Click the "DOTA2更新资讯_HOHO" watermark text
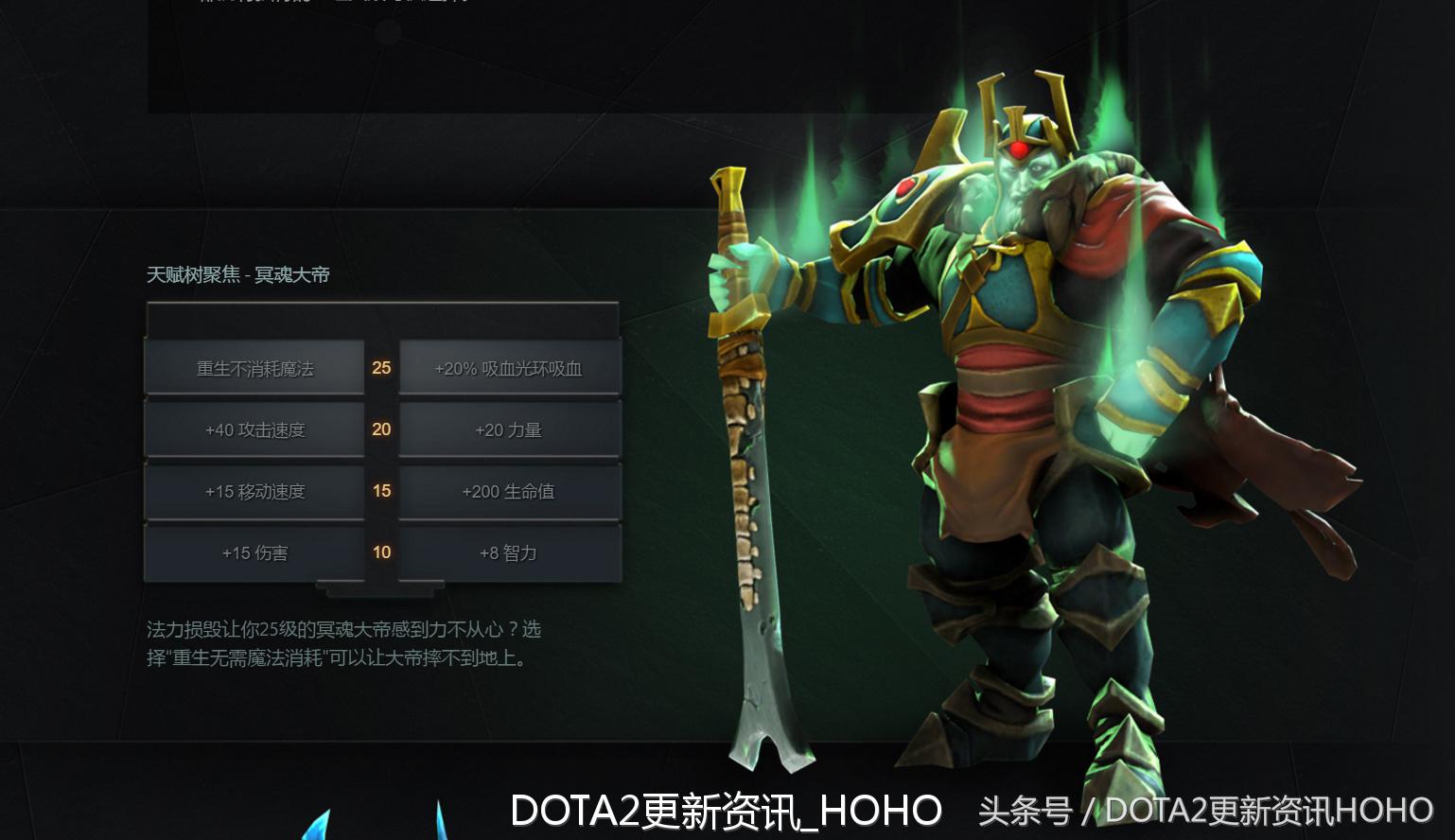1455x840 pixels. pyautogui.click(x=727, y=808)
